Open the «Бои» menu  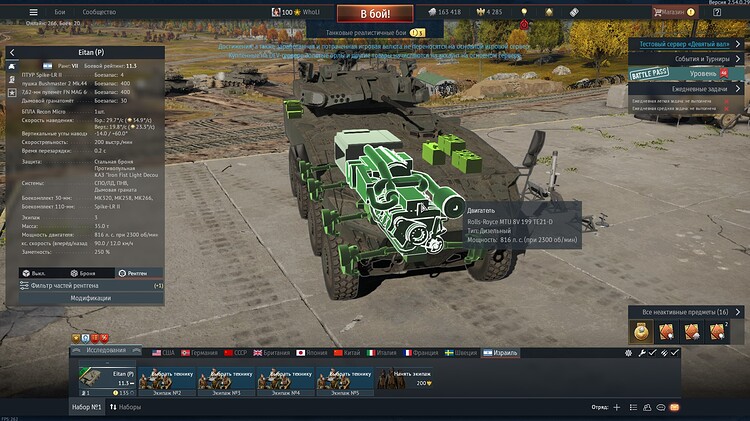click(x=60, y=12)
